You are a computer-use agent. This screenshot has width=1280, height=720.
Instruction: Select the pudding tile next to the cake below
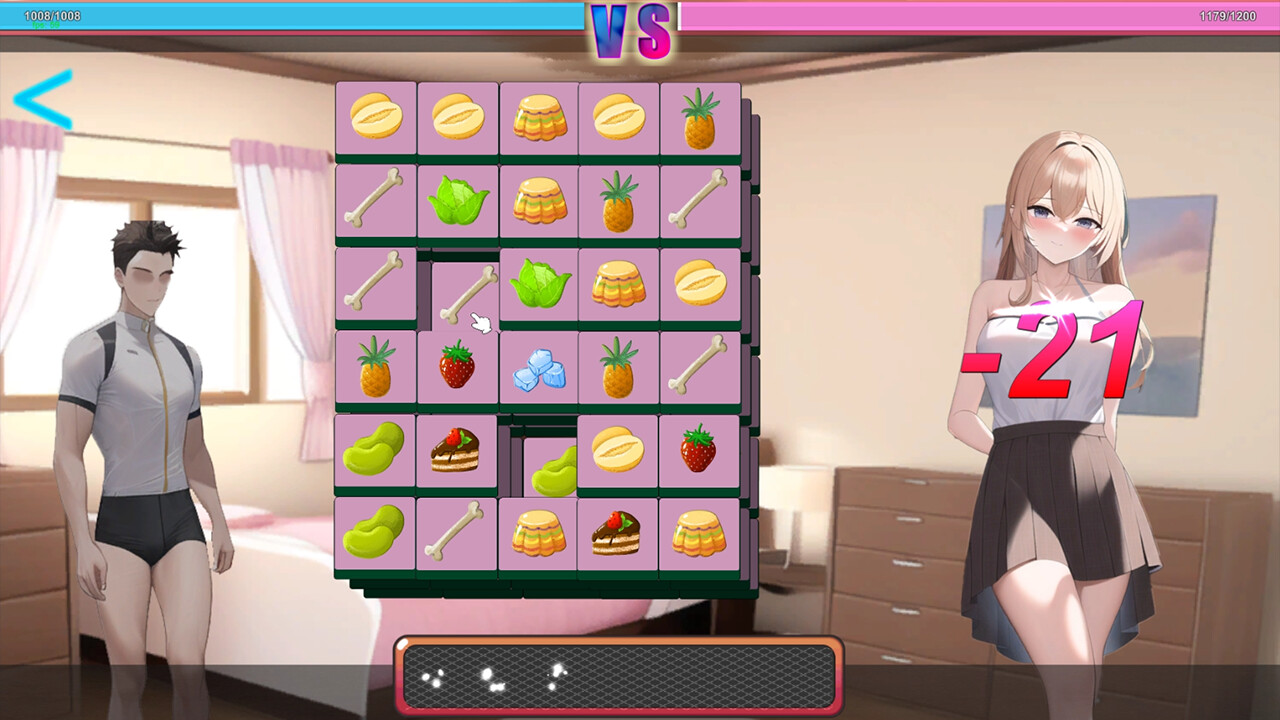point(538,533)
